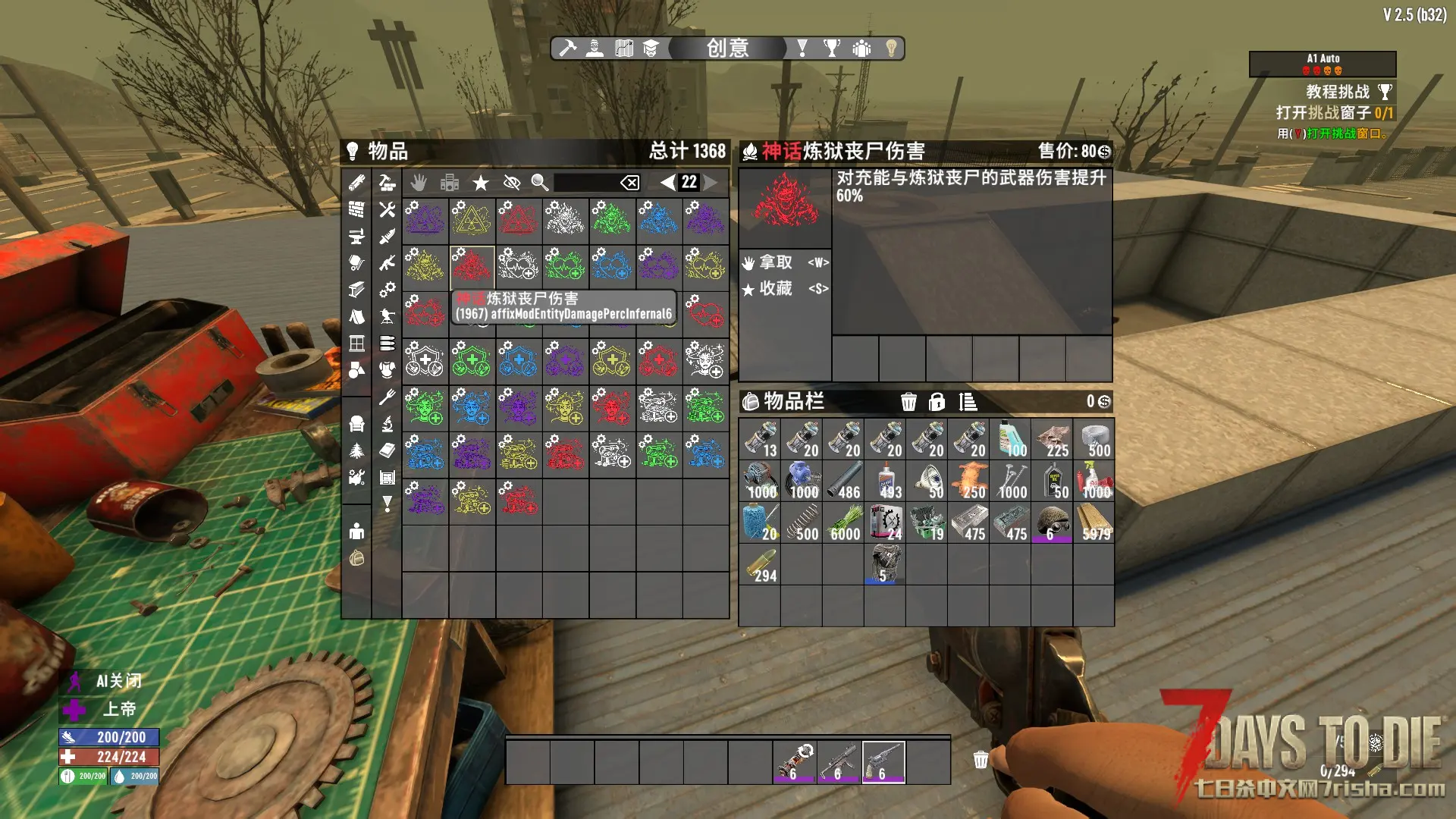Image resolution: width=1456 pixels, height=819 pixels.
Task: Select the wood planks stack of 5979
Action: click(x=1094, y=522)
